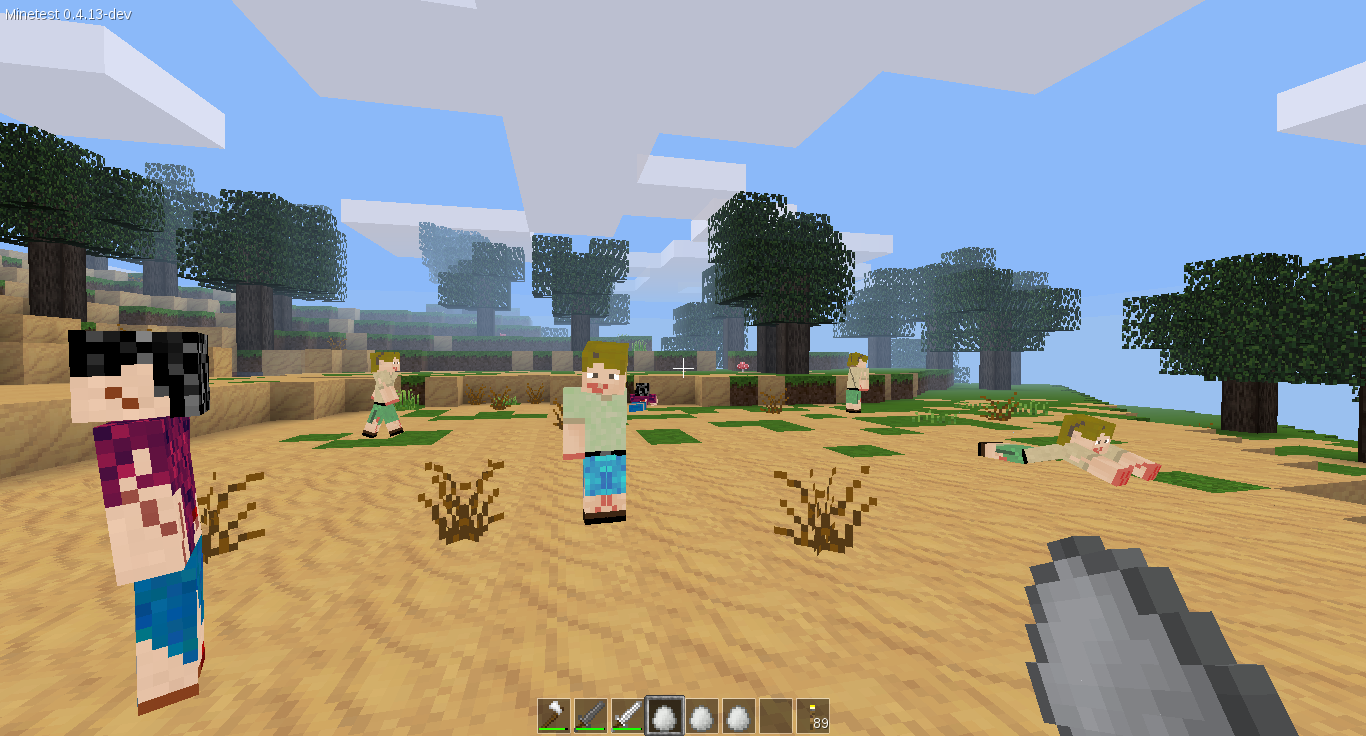The width and height of the screenshot is (1366, 736).
Task: Click the red mushroom near the horizon
Action: [x=741, y=367]
